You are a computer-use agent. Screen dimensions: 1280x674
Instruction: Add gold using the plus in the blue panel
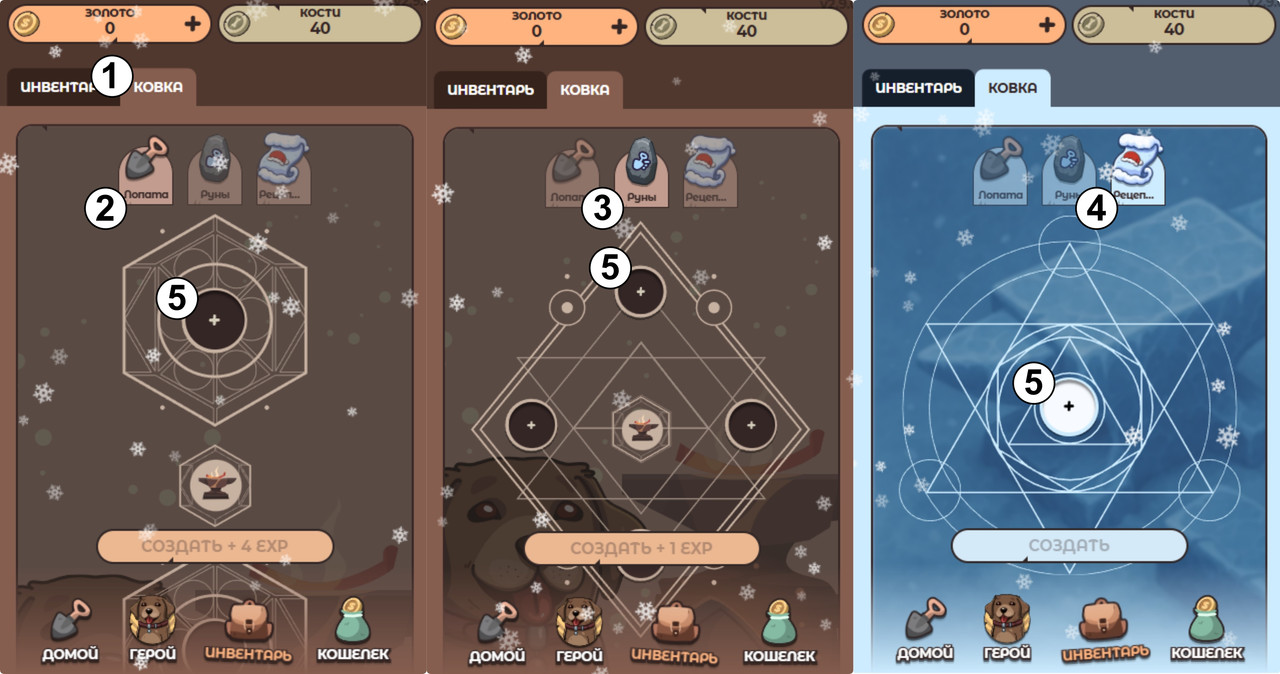1046,26
